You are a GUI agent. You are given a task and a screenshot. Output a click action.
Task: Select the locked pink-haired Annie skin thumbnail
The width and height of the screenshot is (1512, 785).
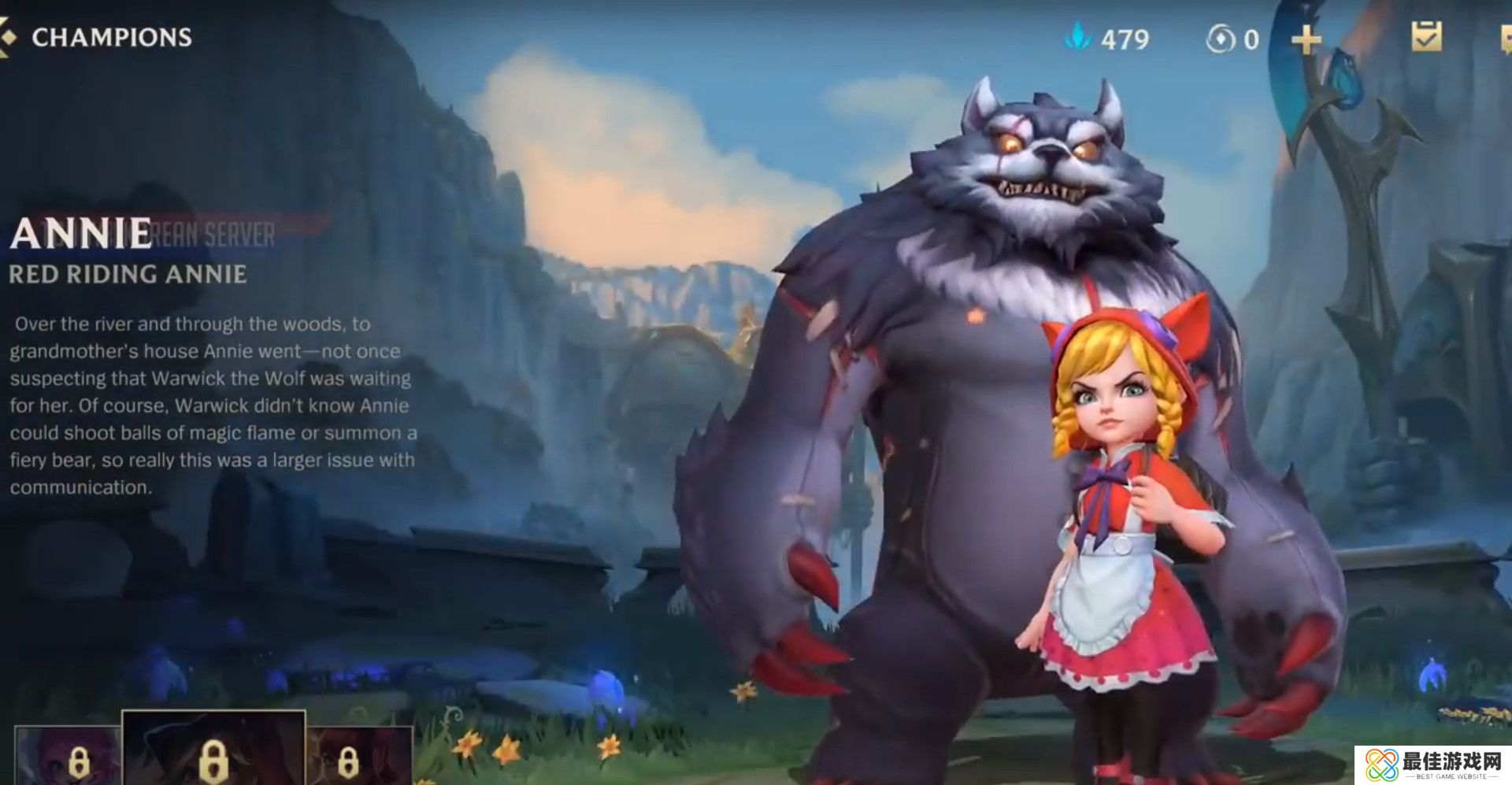(x=68, y=756)
